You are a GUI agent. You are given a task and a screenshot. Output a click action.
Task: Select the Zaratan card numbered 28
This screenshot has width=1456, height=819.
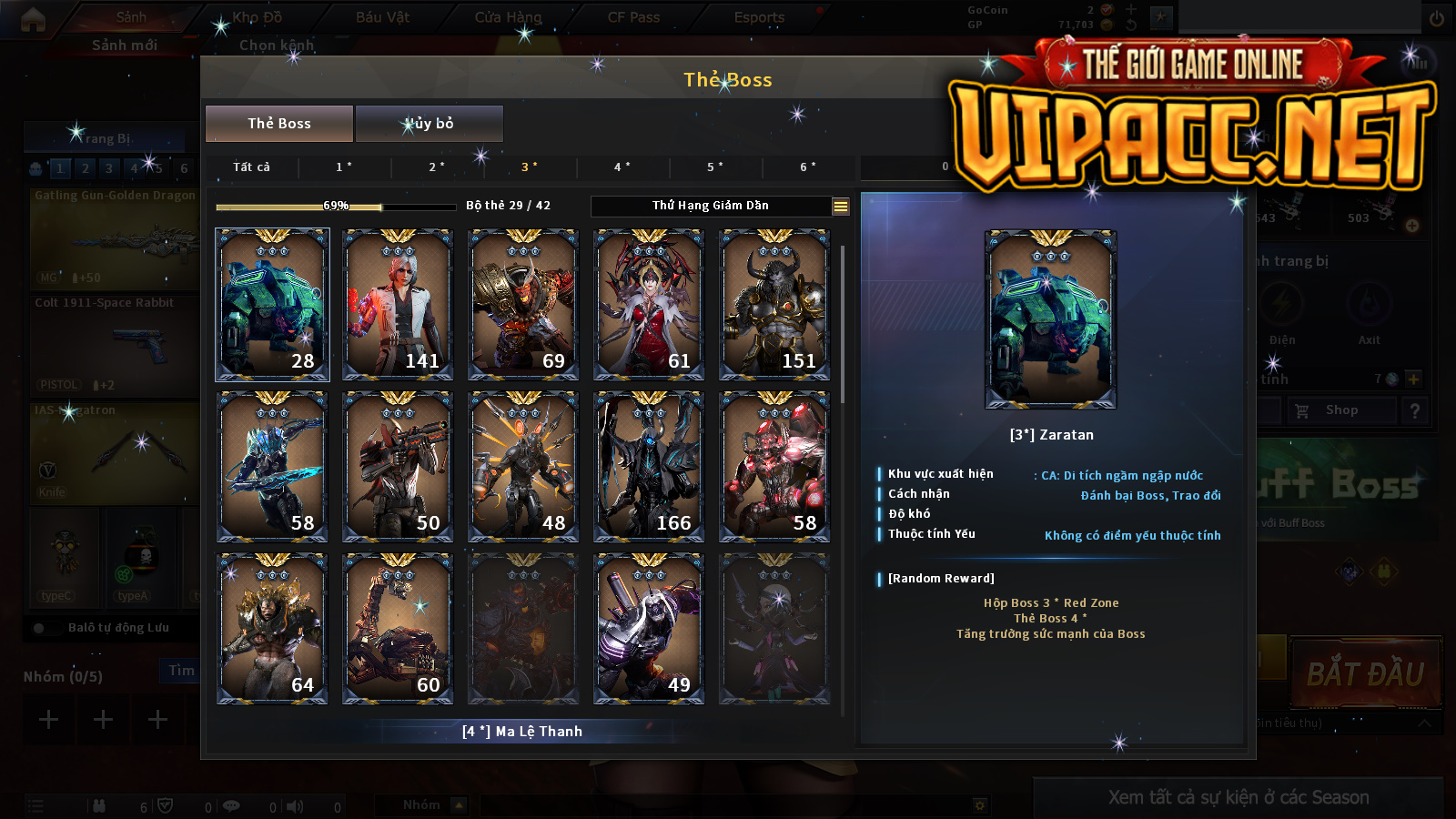click(272, 304)
